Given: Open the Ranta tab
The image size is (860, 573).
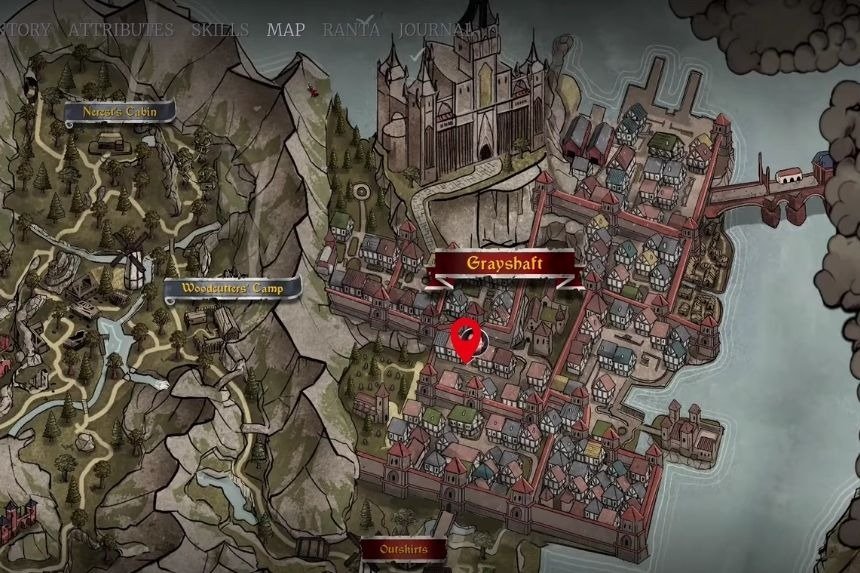Looking at the screenshot, I should click(352, 29).
